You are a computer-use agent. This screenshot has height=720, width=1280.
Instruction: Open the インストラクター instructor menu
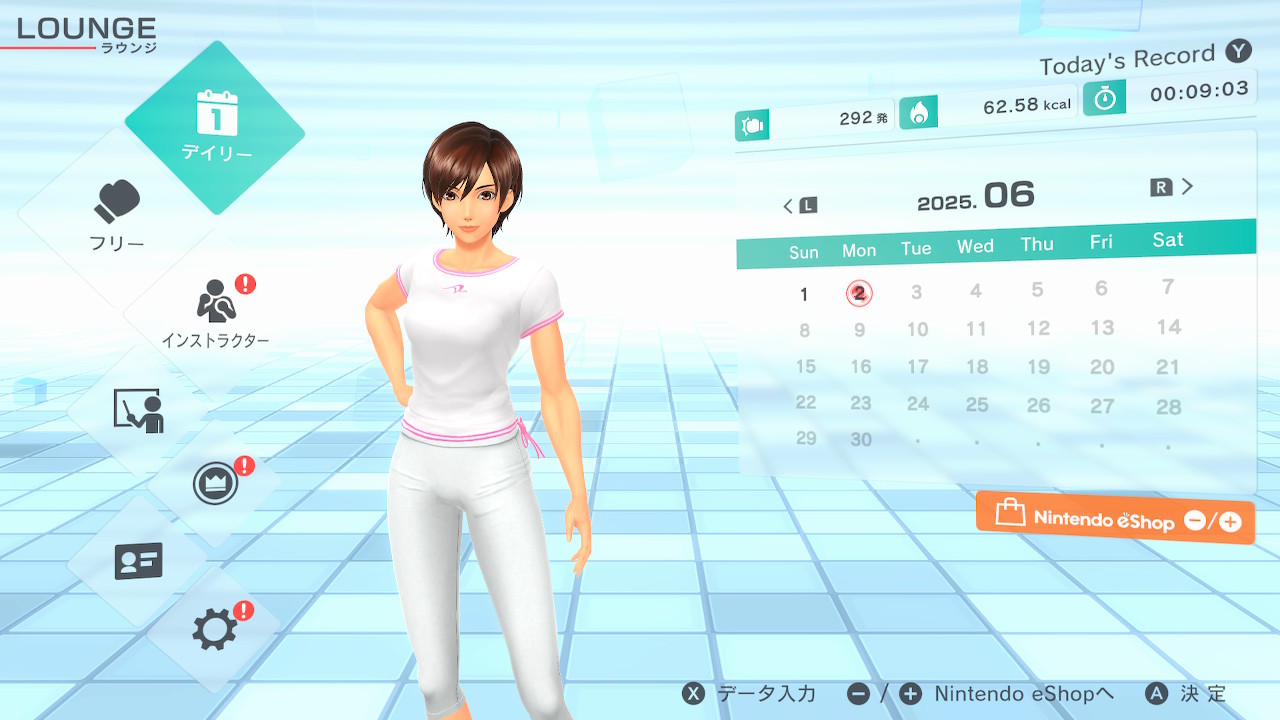(215, 312)
